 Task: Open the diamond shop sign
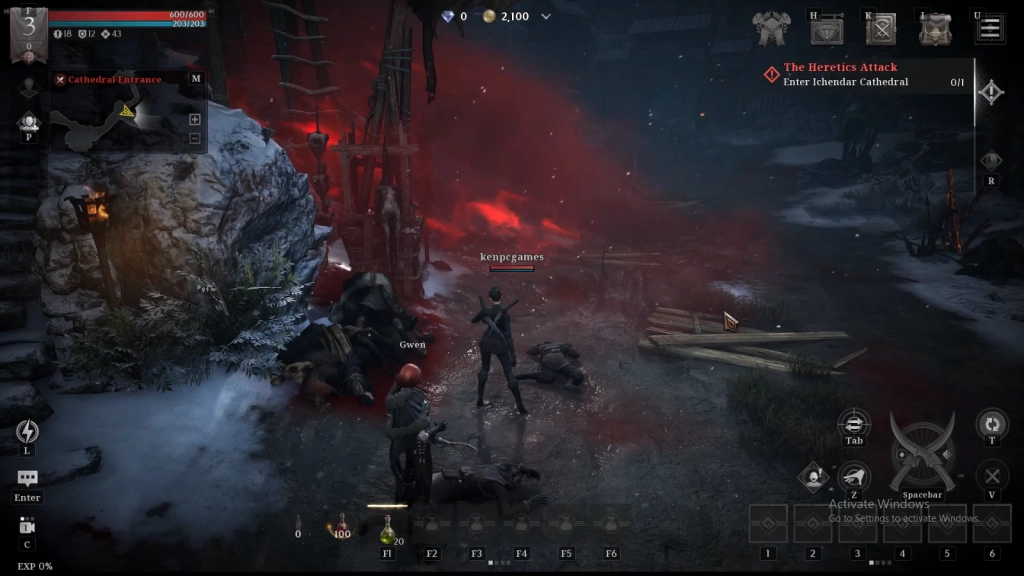tap(826, 30)
